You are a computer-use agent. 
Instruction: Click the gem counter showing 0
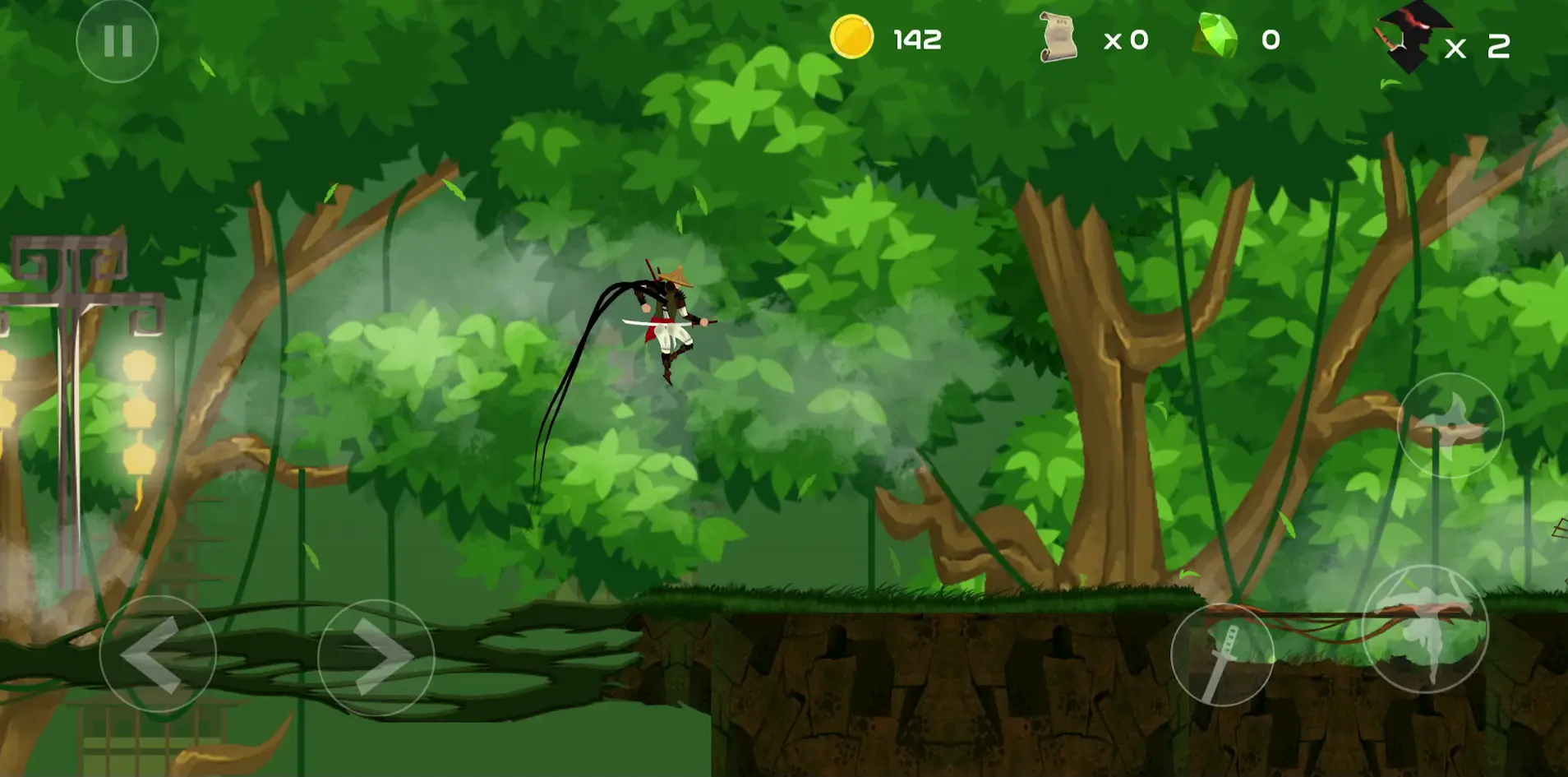1270,39
